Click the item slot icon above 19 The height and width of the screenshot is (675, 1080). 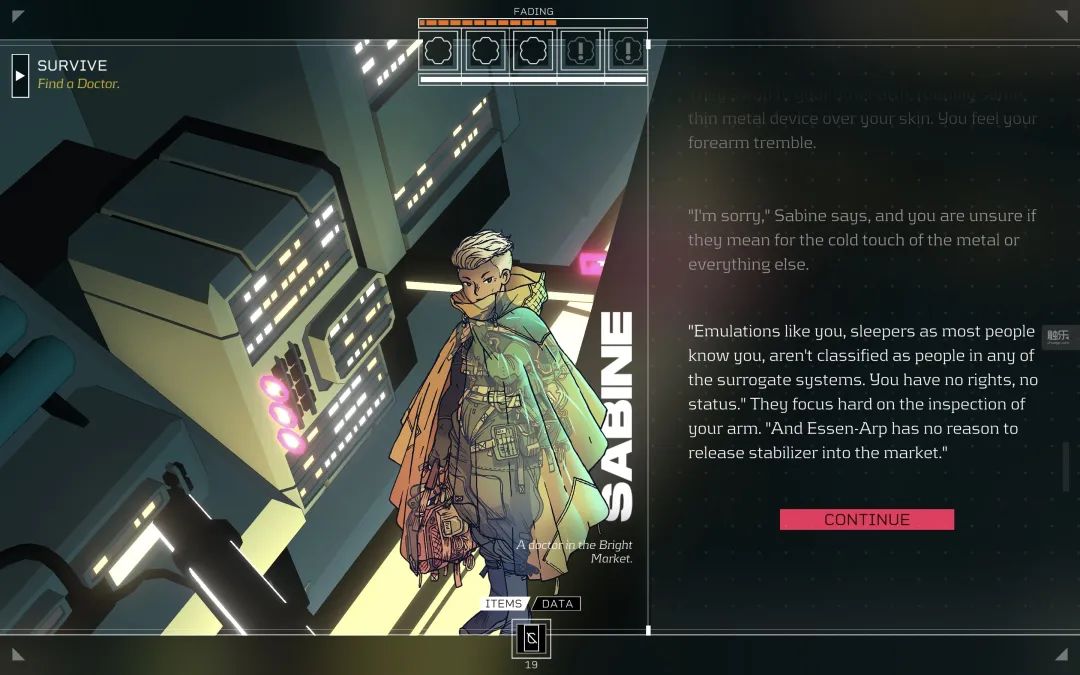point(531,638)
